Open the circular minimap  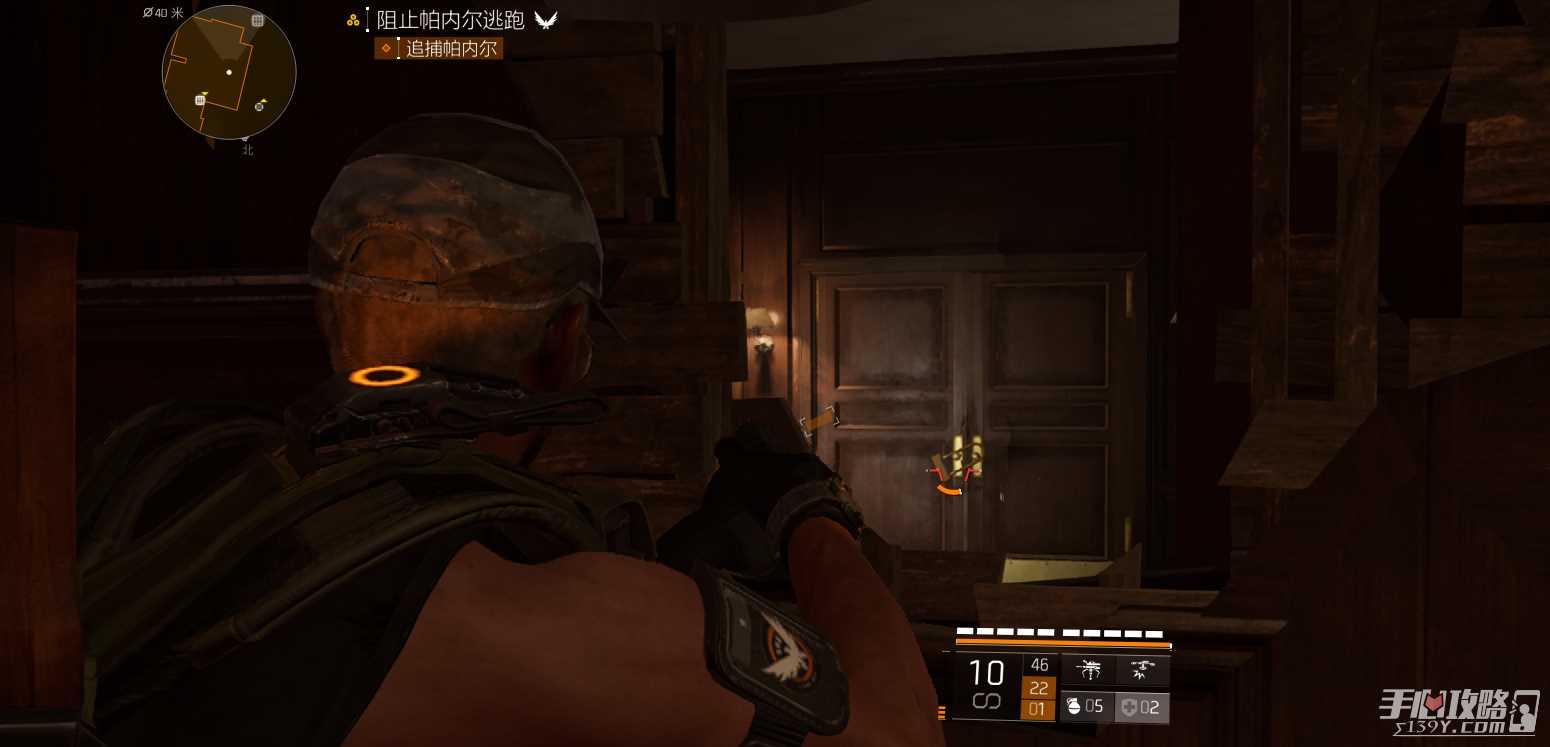(229, 72)
